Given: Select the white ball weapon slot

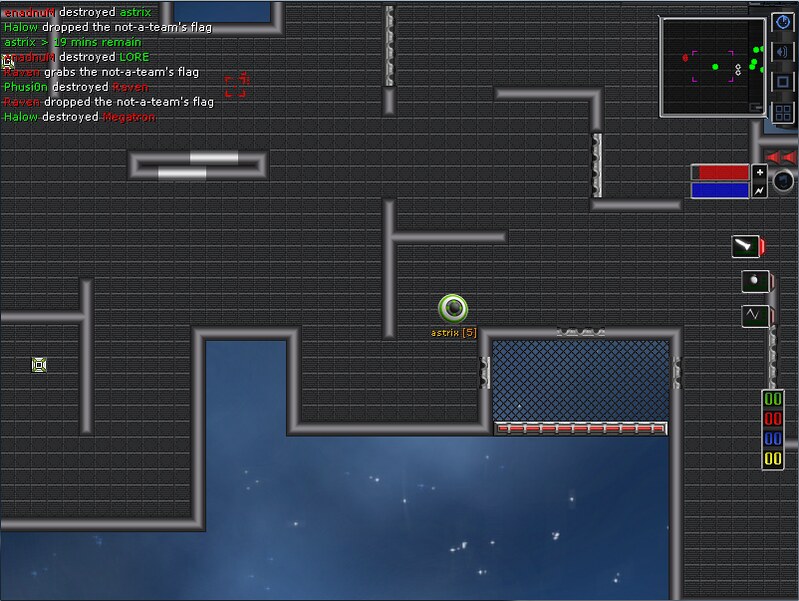Looking at the screenshot, I should [754, 281].
